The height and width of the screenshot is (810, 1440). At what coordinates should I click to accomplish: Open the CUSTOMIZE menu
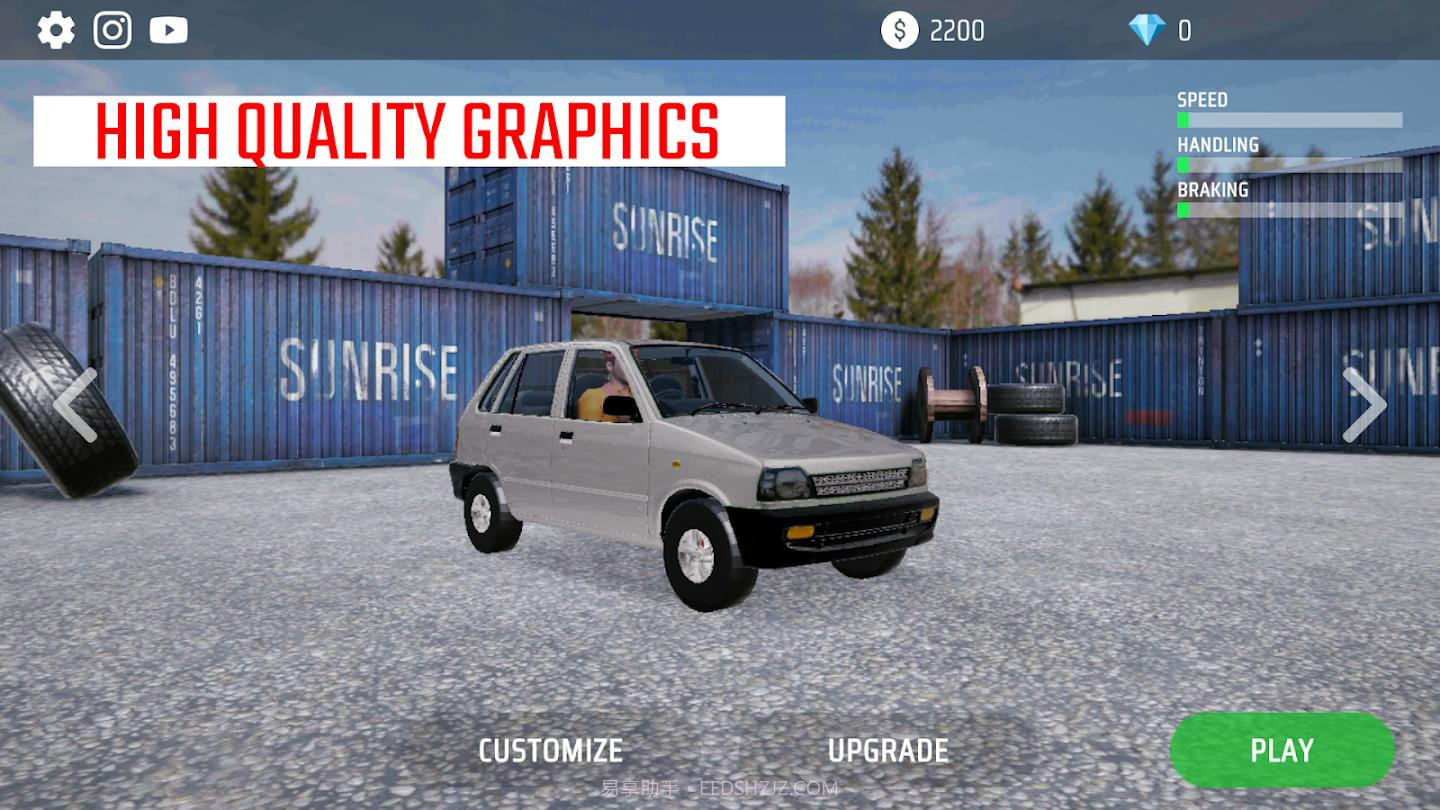[x=551, y=751]
